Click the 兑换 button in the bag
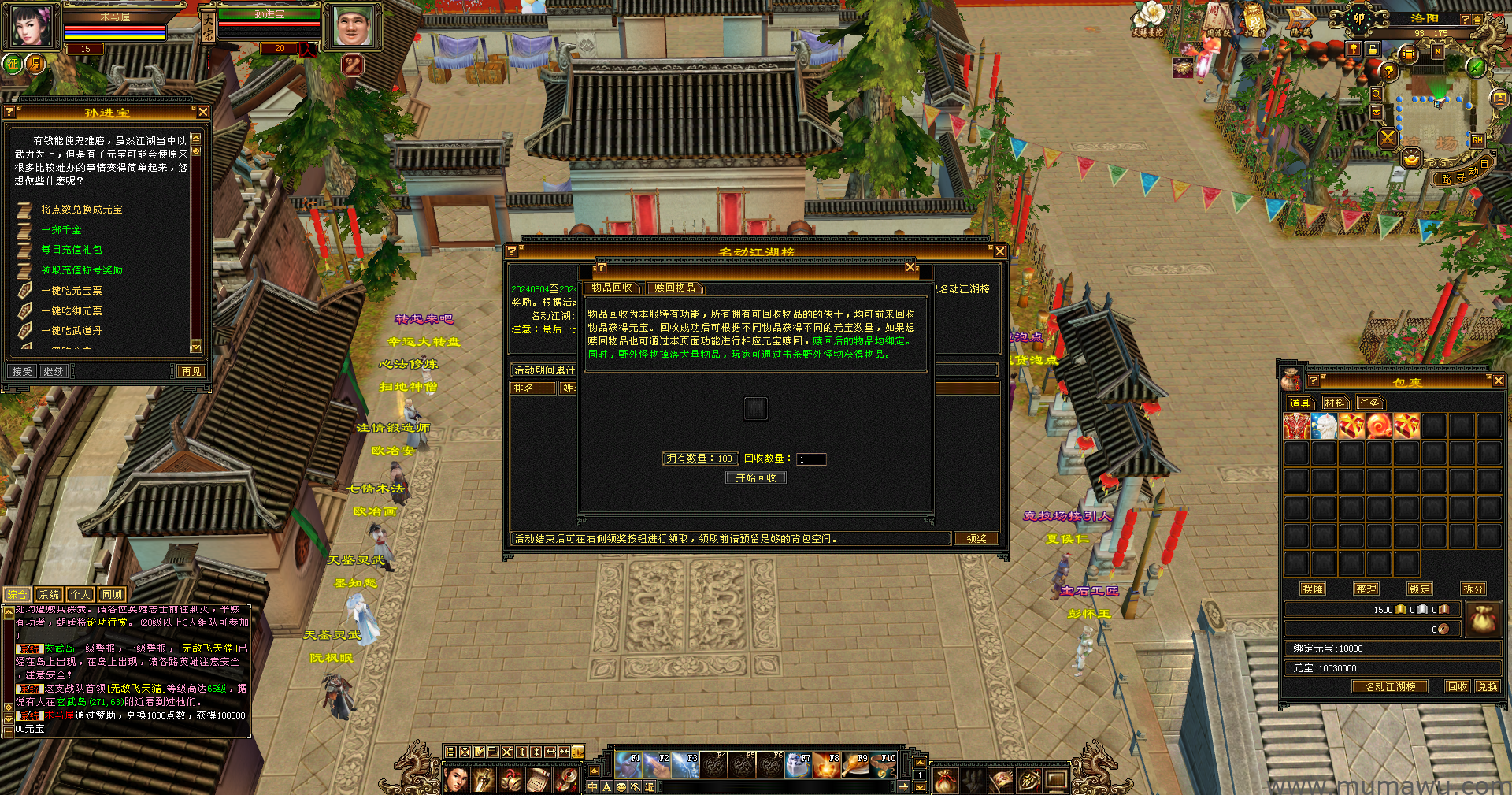Screen dimensions: 1512x795 pos(1488,687)
